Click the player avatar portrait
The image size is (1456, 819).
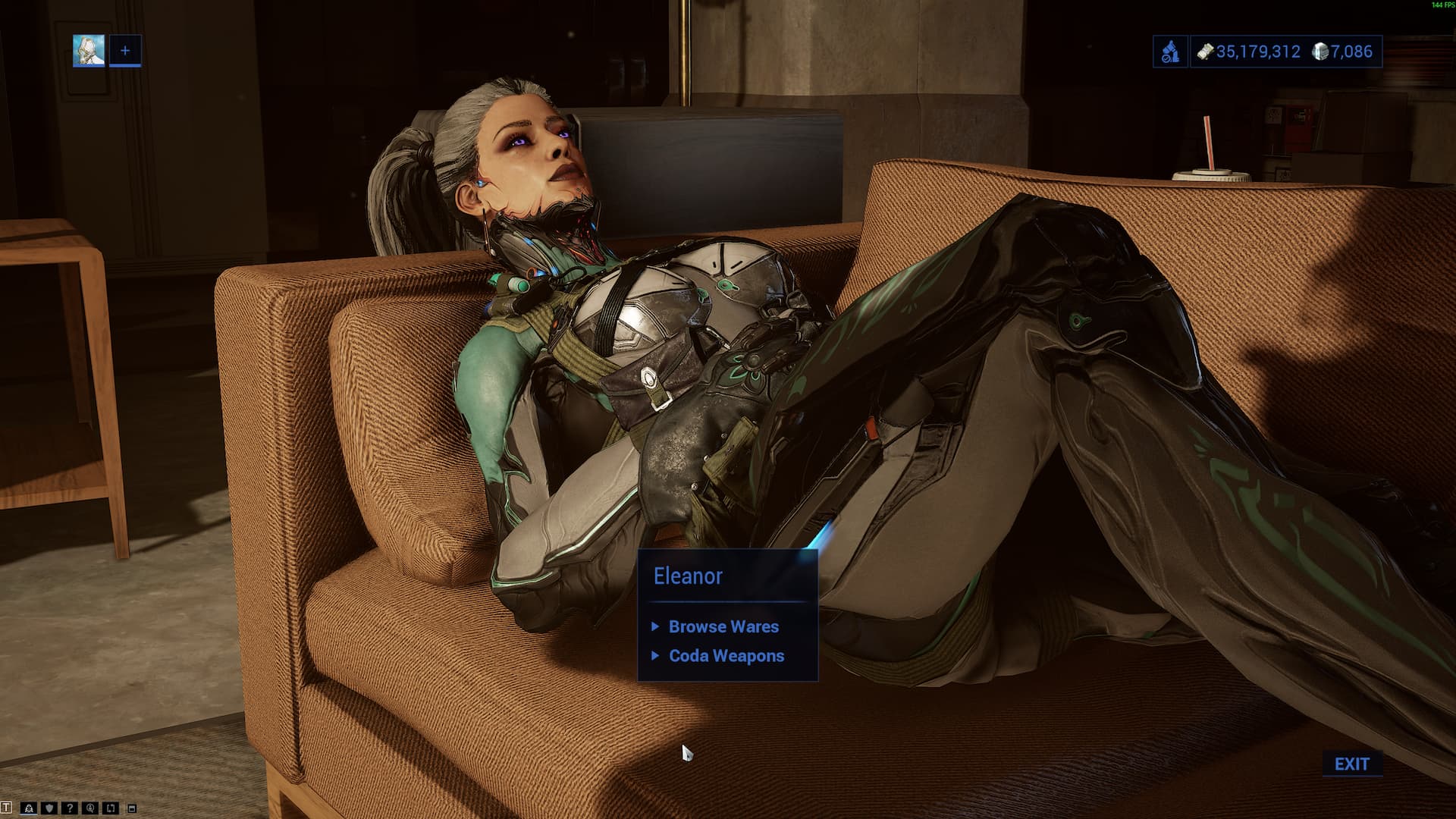click(89, 51)
